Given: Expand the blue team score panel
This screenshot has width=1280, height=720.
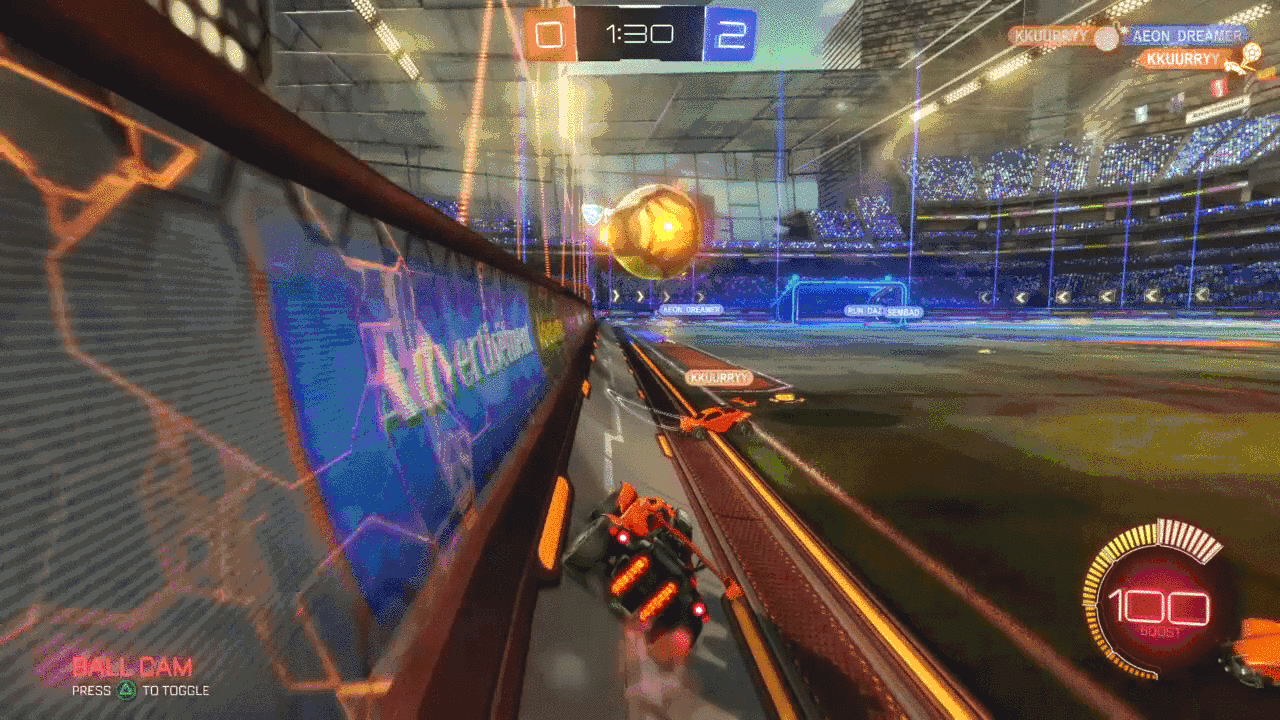Looking at the screenshot, I should (x=728, y=31).
